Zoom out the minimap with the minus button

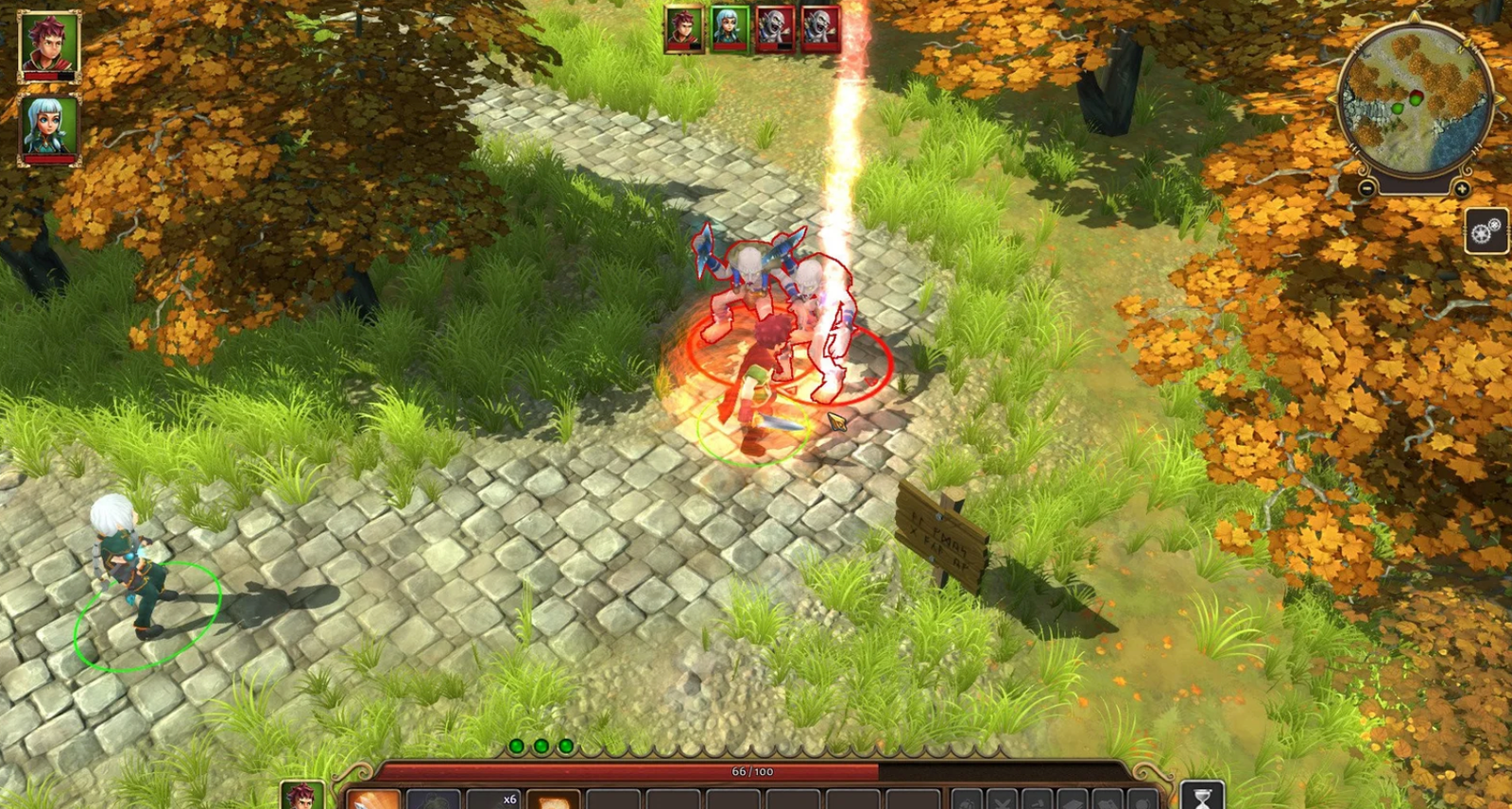[x=1366, y=187]
